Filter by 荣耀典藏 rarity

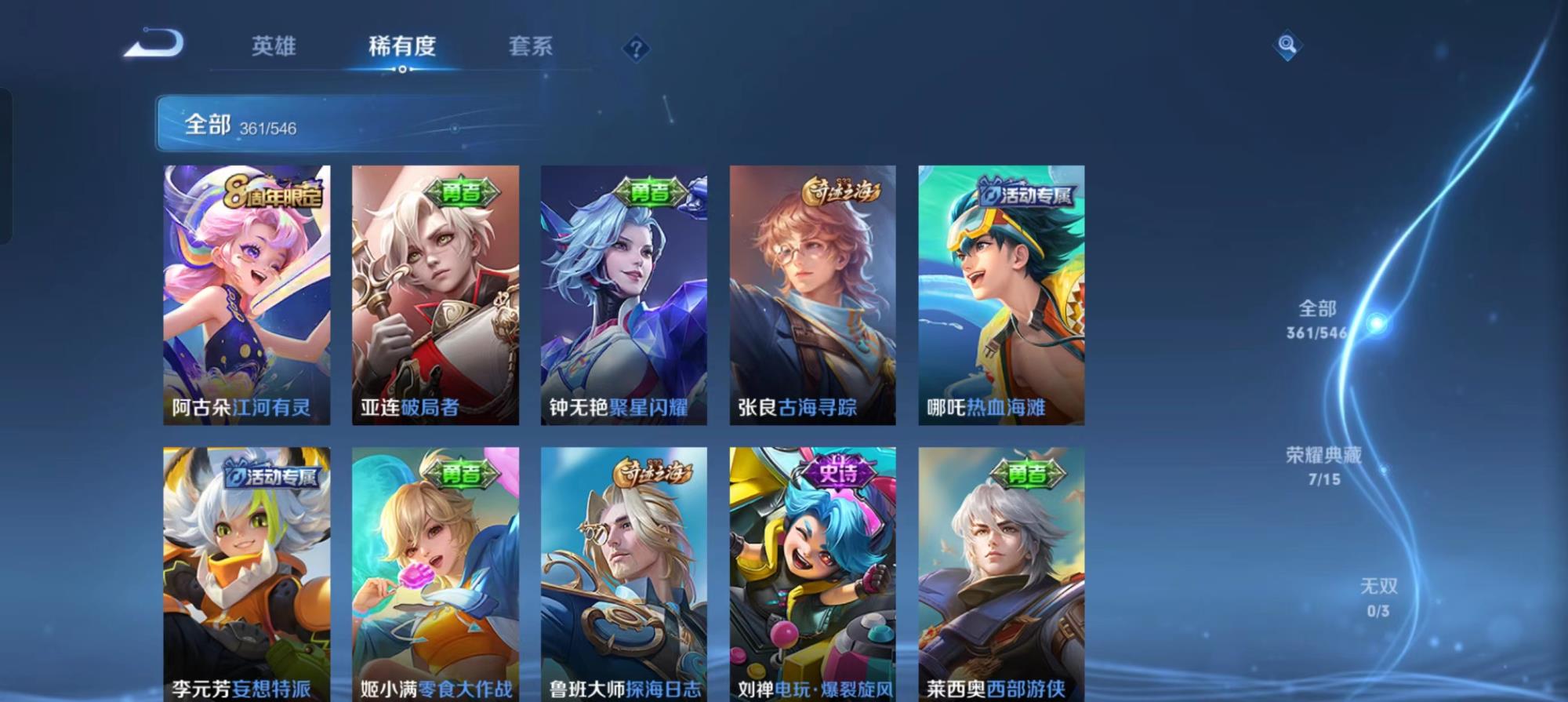1323,466
